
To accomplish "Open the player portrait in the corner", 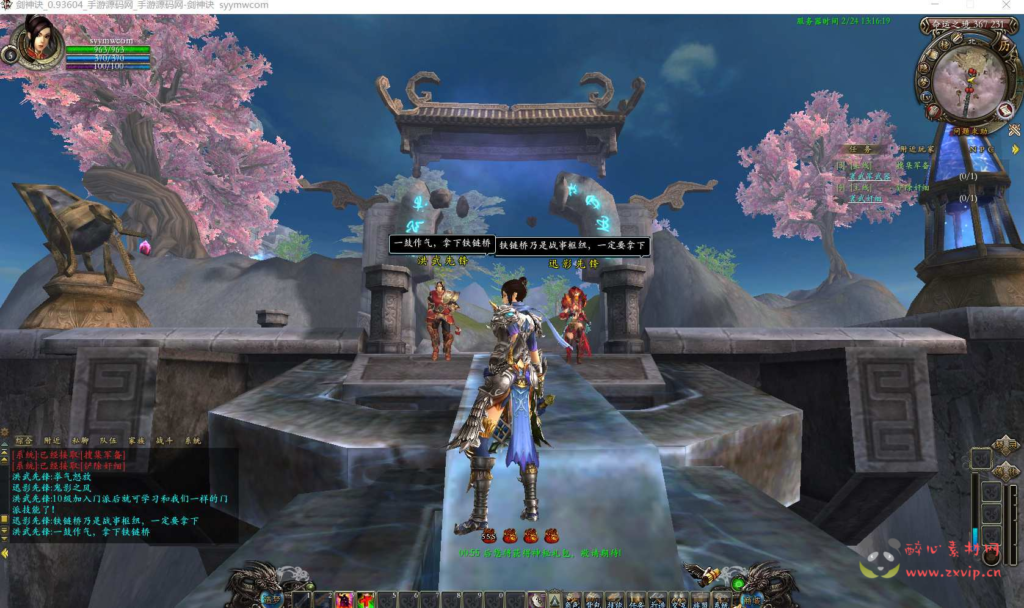I will tap(40, 41).
